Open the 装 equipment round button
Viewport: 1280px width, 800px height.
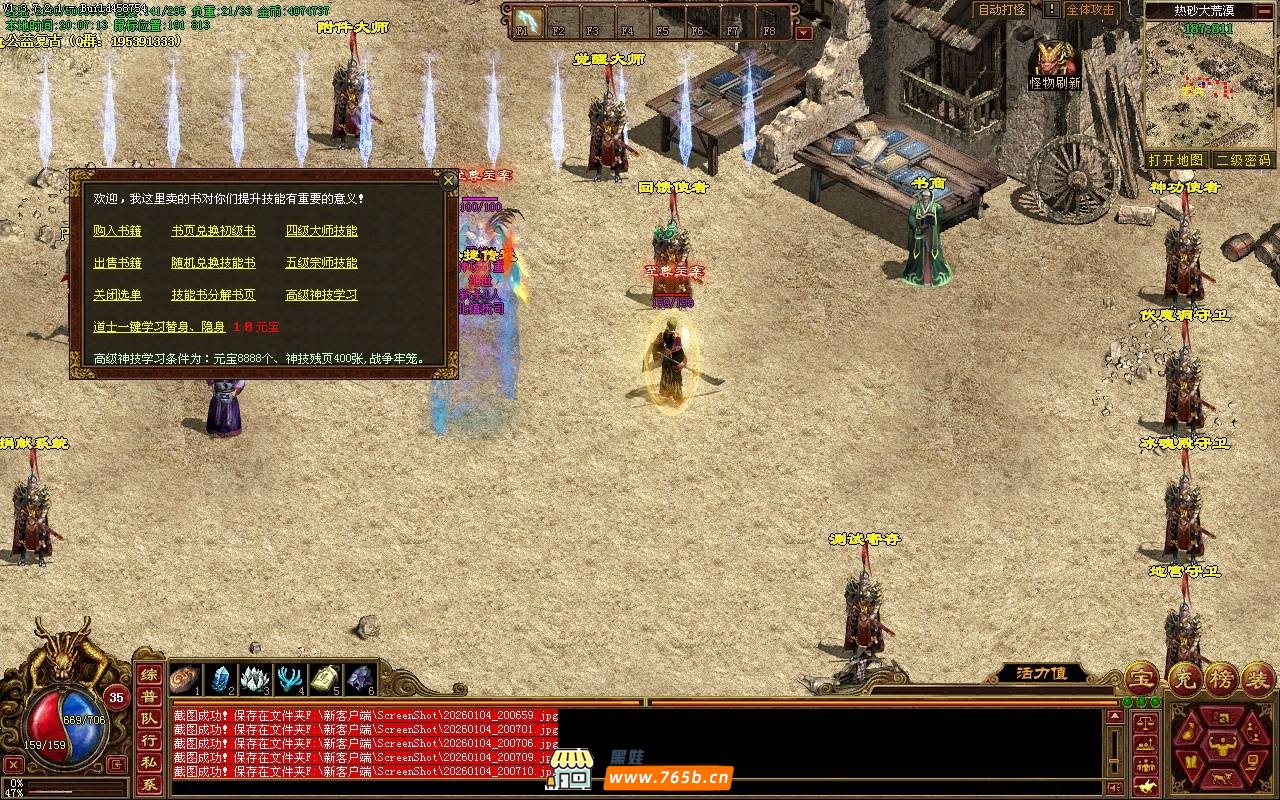[x=1257, y=679]
